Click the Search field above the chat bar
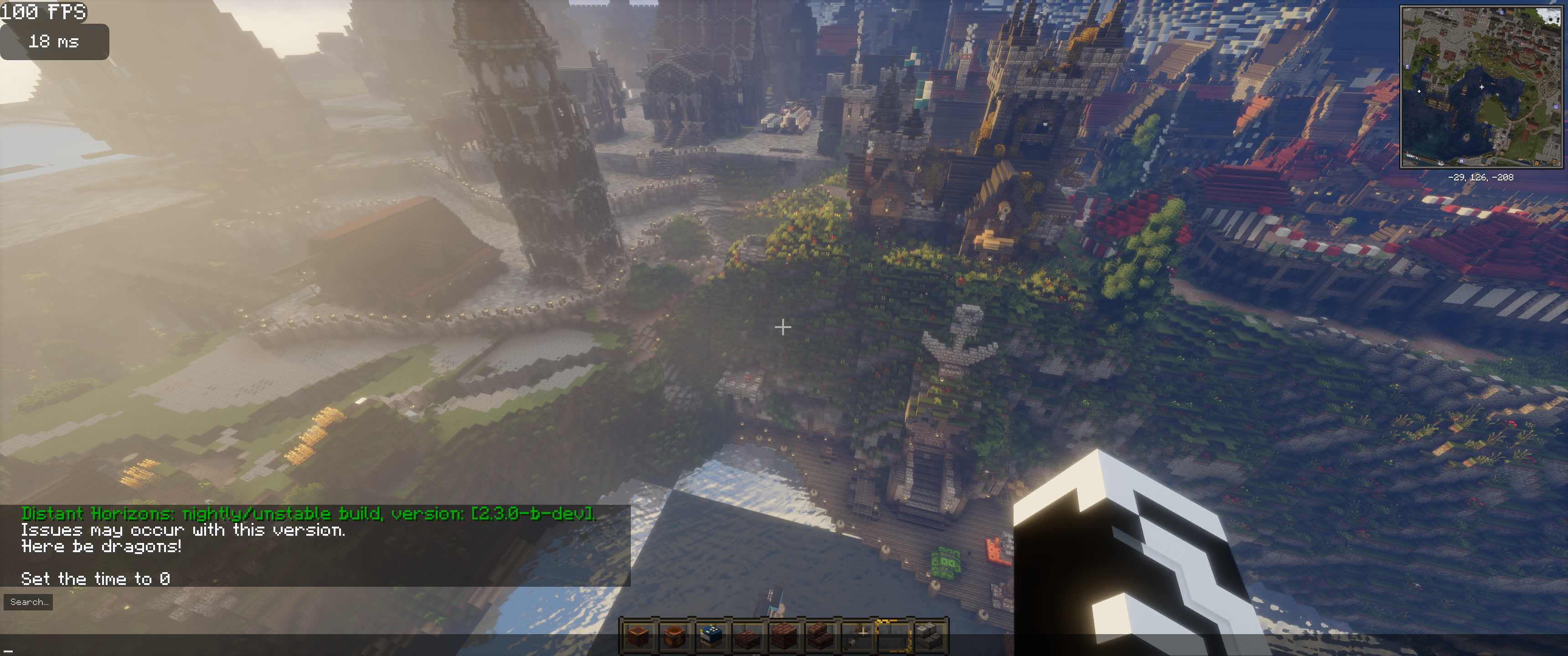This screenshot has width=1568, height=656. pos(28,602)
